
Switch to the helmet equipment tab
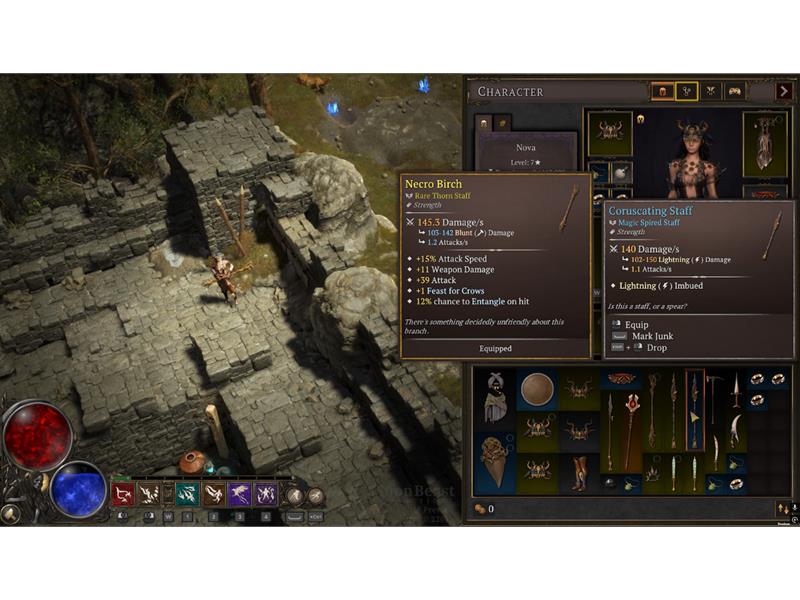click(662, 92)
